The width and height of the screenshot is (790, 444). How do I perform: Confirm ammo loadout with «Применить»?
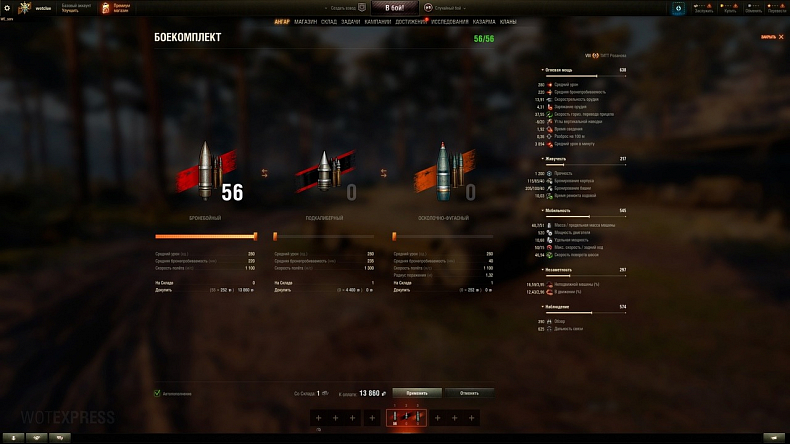coord(417,393)
